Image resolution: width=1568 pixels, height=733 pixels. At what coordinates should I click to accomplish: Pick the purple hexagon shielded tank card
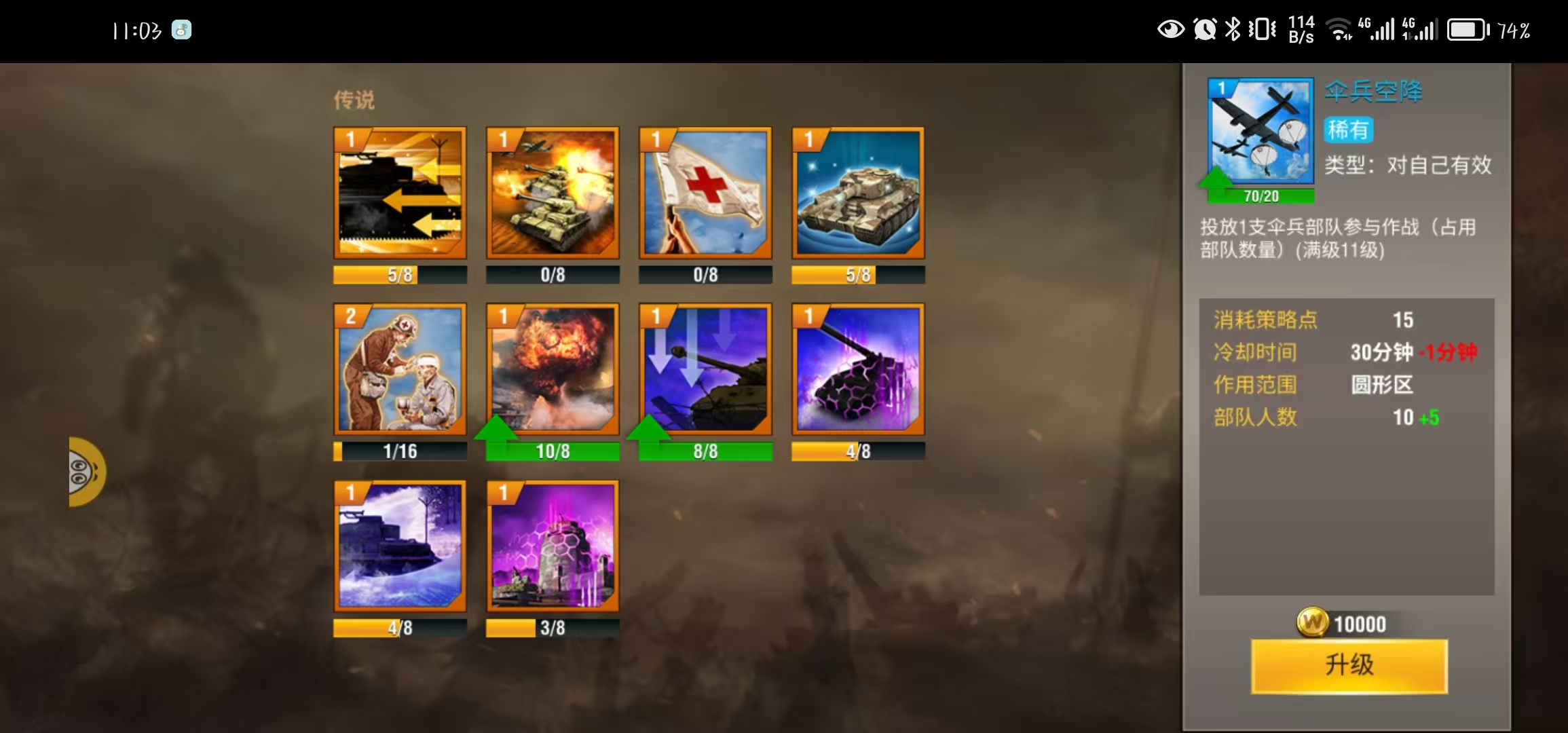858,369
